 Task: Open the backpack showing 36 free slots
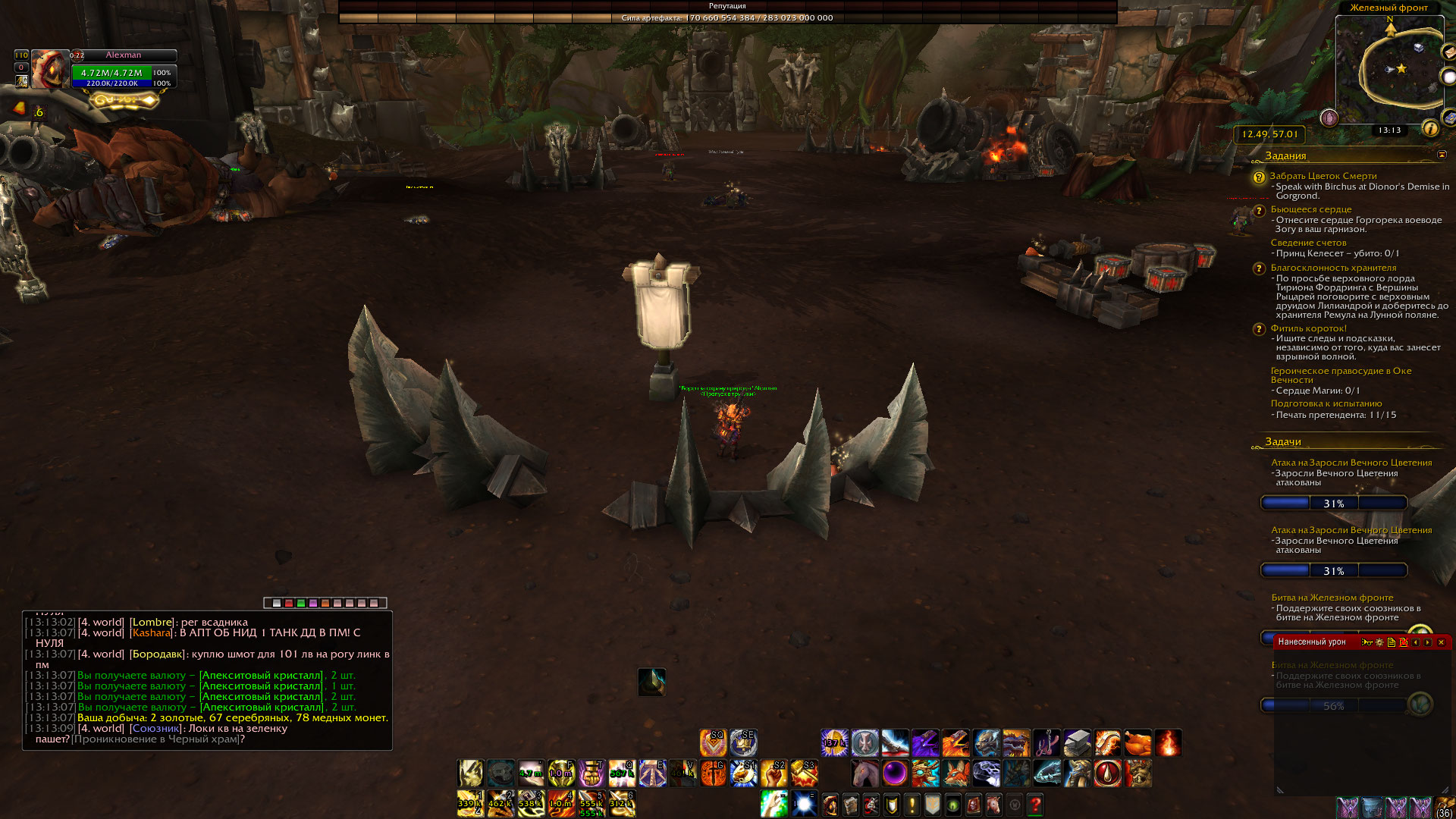pyautogui.click(x=1444, y=806)
